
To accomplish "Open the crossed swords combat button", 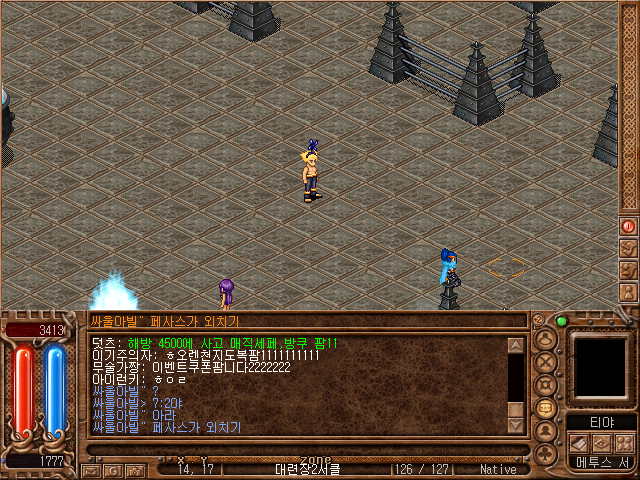I will click(x=546, y=360).
